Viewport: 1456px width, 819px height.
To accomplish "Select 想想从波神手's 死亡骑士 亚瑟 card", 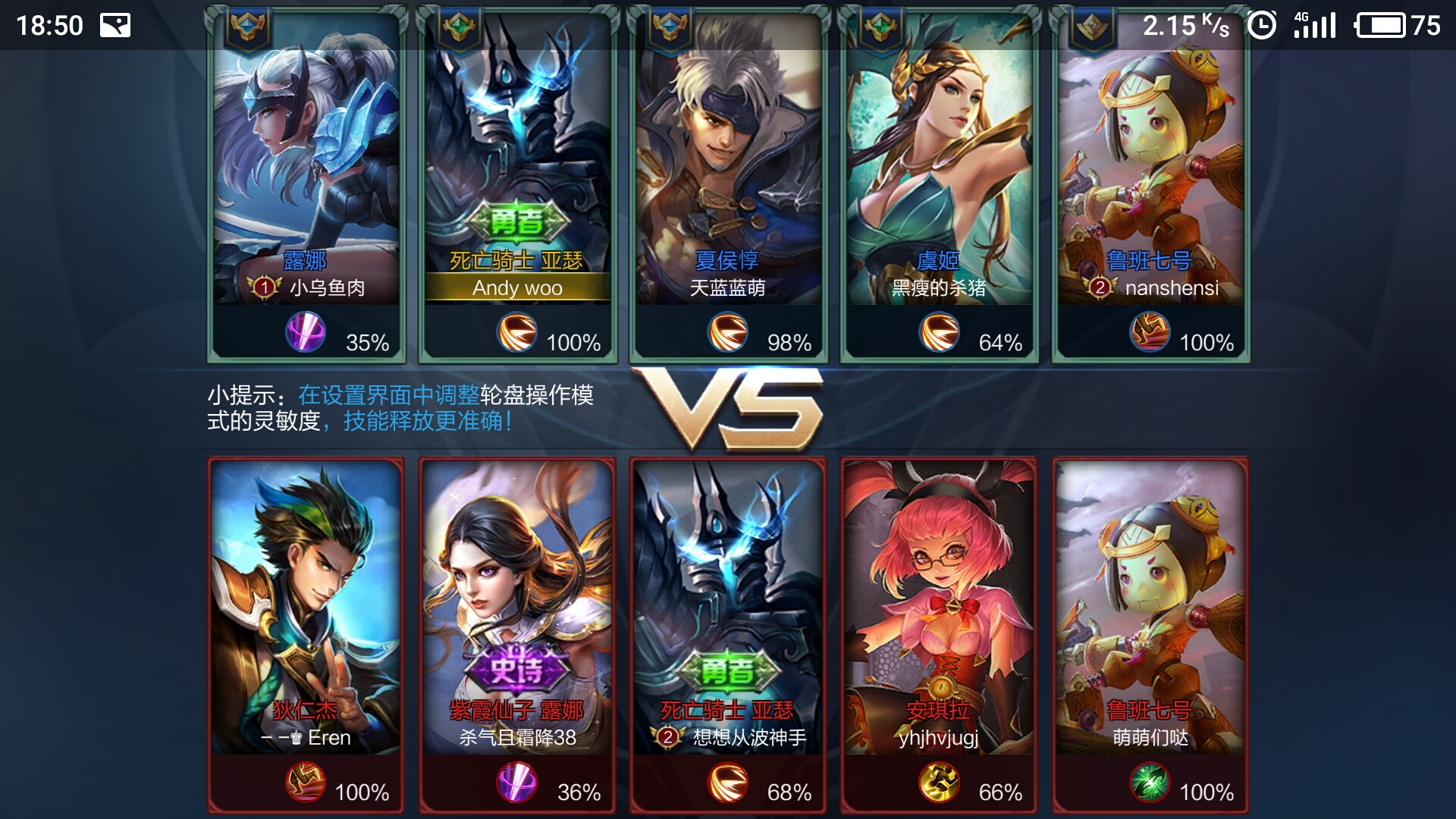I will 728,607.
